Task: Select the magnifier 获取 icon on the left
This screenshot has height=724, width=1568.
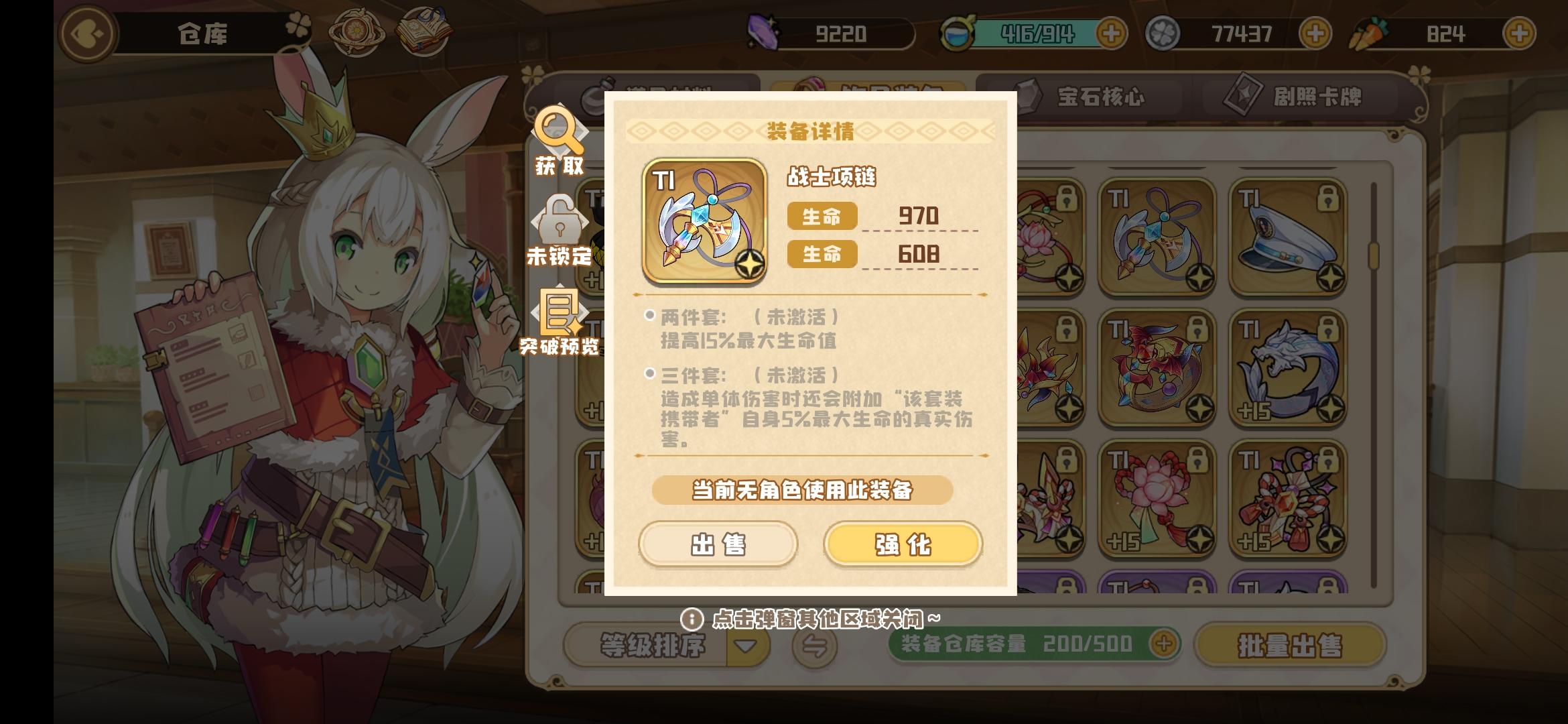Action: 560,141
